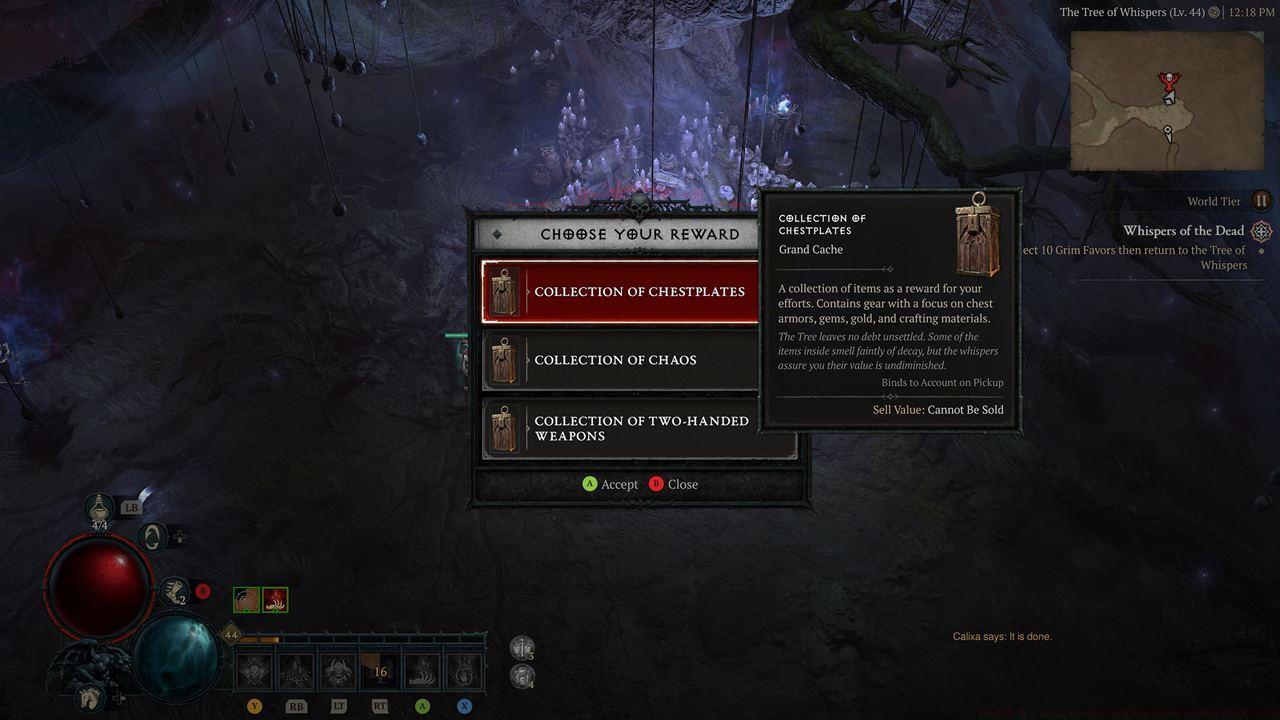Viewport: 1280px width, 720px height.
Task: Select the golem skill icon bound to LT
Action: point(338,670)
